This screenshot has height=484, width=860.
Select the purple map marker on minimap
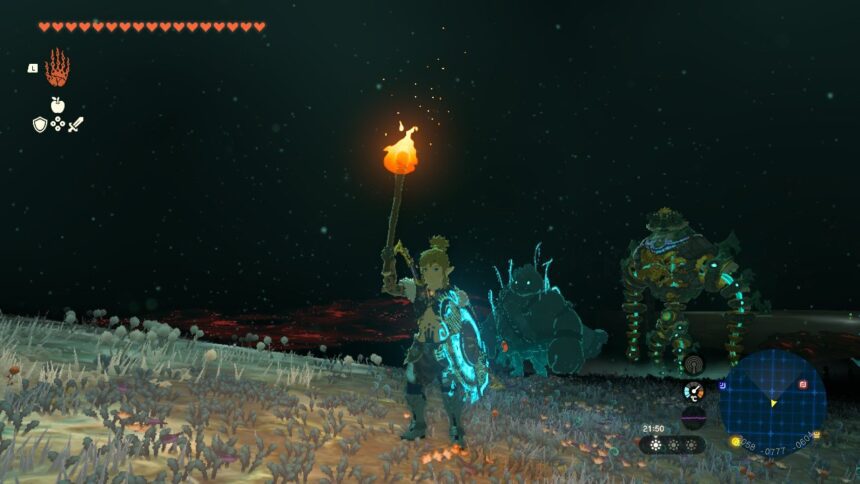(722, 385)
